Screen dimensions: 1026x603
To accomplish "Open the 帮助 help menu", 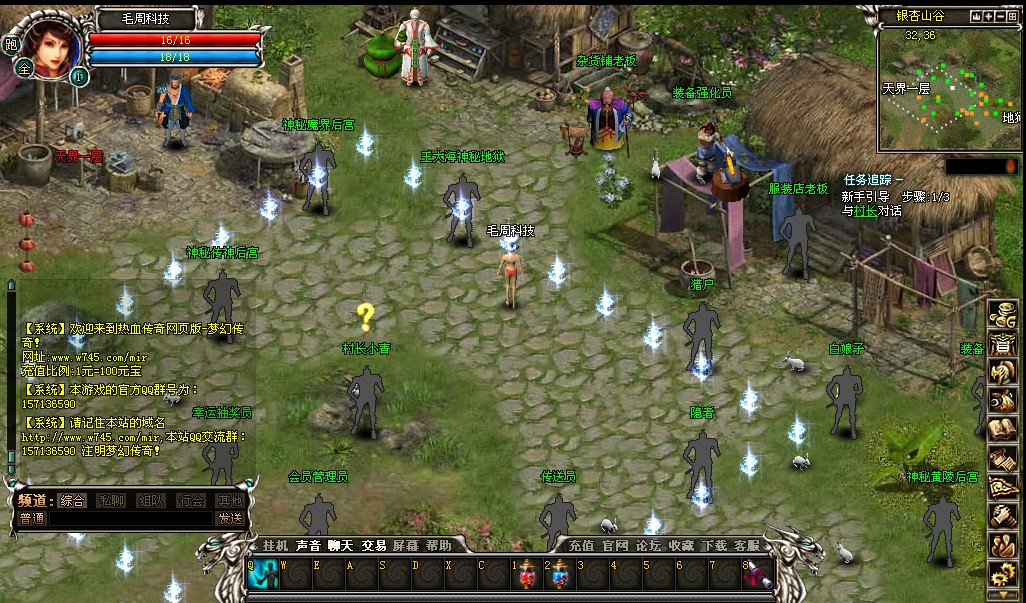I will tap(438, 545).
